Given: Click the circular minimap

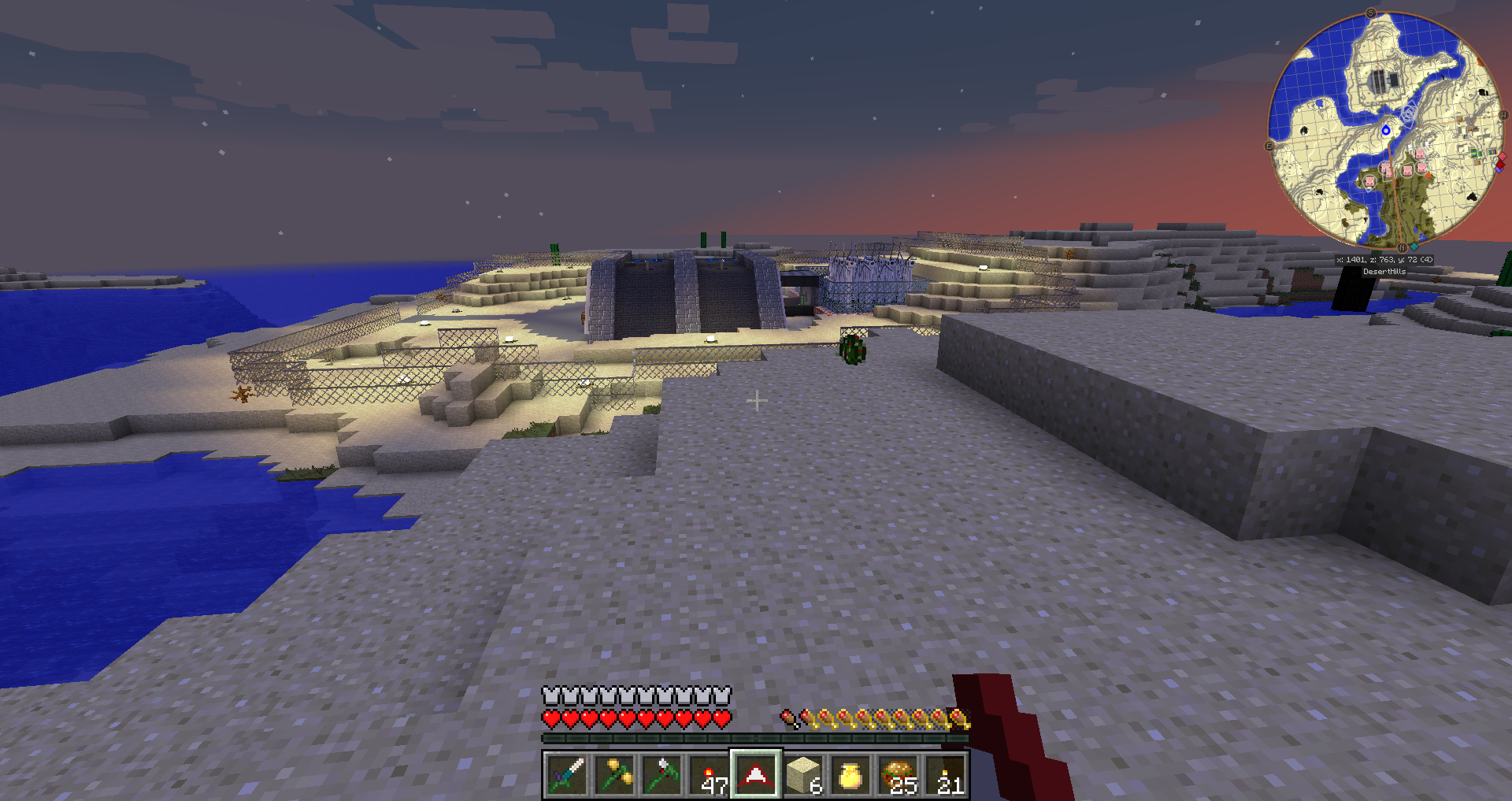Looking at the screenshot, I should 1386,130.
